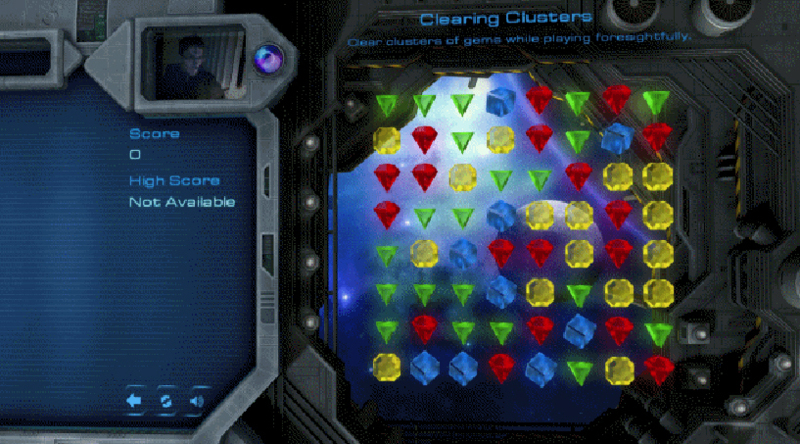Click the back arrow button
This screenshot has width=800, height=444.
point(136,401)
